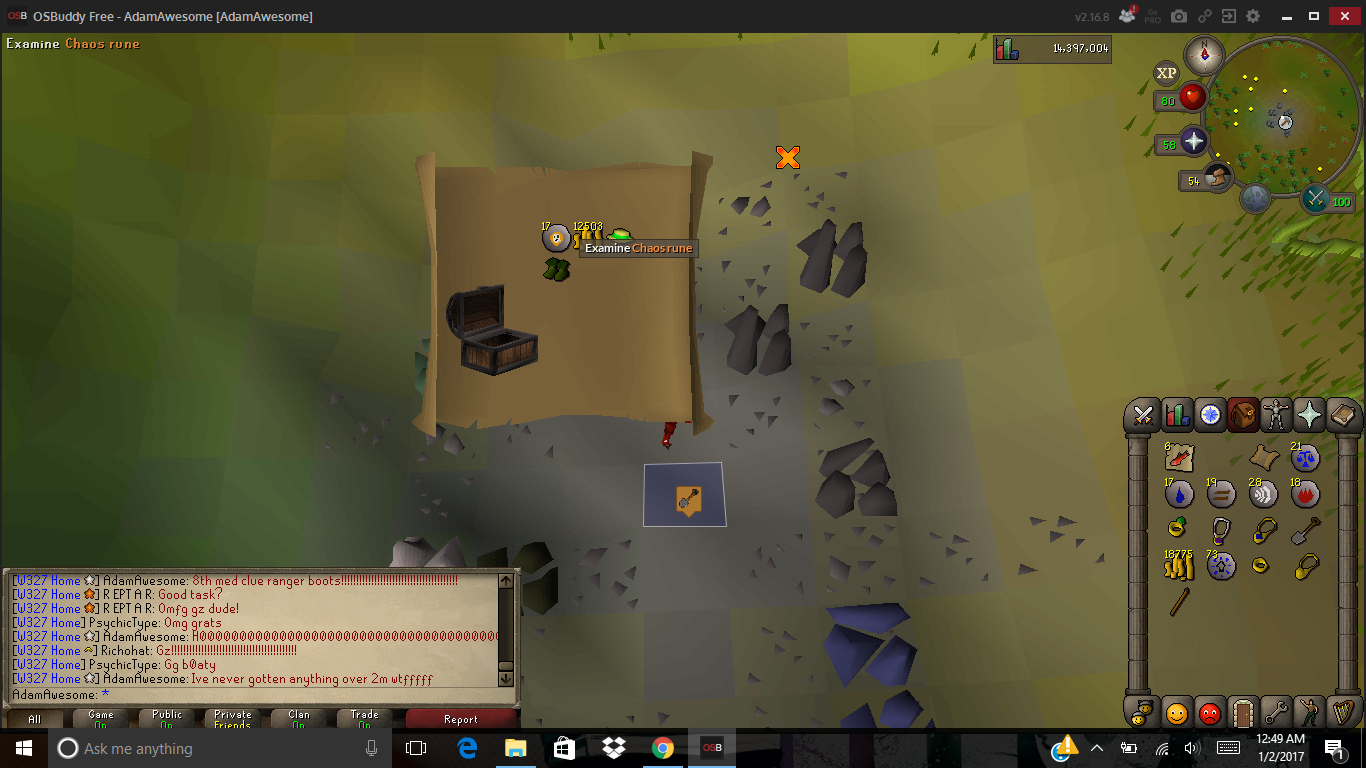Select the ranger boots in the reward scroll
Image resolution: width=1366 pixels, height=768 pixels.
coord(556,269)
